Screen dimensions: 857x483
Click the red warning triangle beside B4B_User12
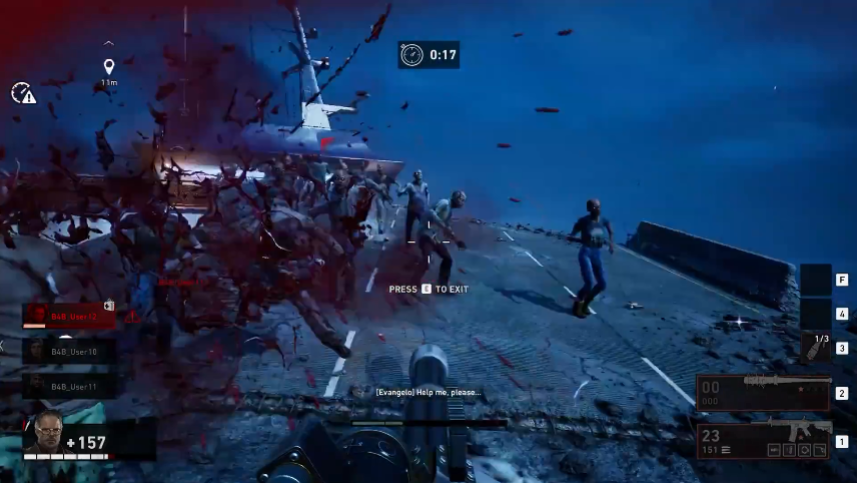tap(132, 316)
